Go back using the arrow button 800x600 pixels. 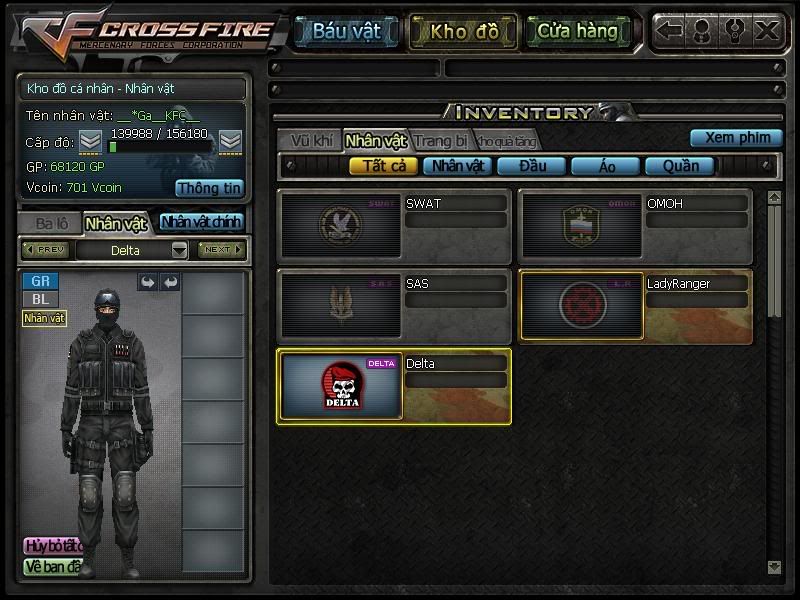tap(669, 31)
